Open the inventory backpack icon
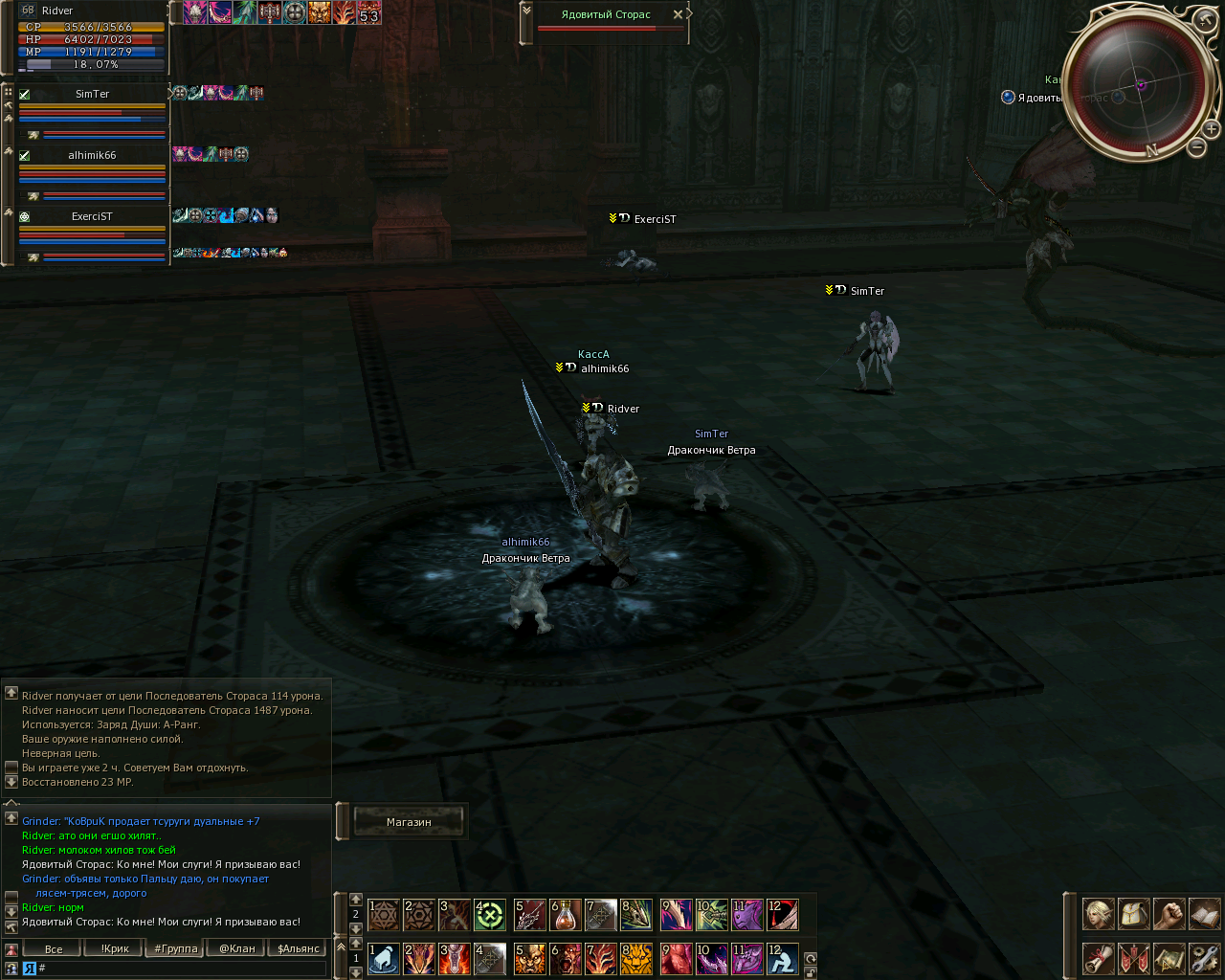This screenshot has width=1225, height=980. [1133, 914]
